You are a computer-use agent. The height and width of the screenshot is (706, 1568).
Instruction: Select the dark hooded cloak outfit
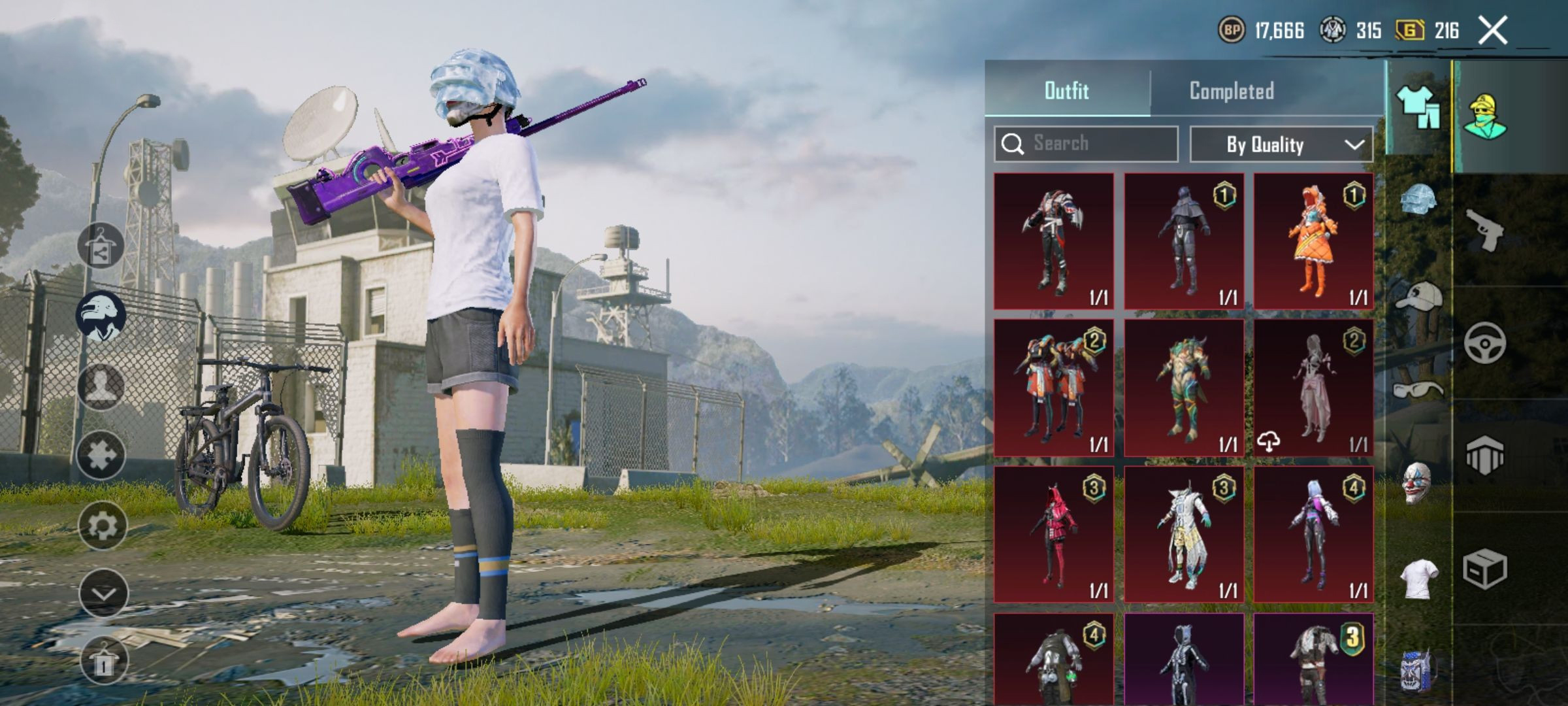tap(1184, 241)
